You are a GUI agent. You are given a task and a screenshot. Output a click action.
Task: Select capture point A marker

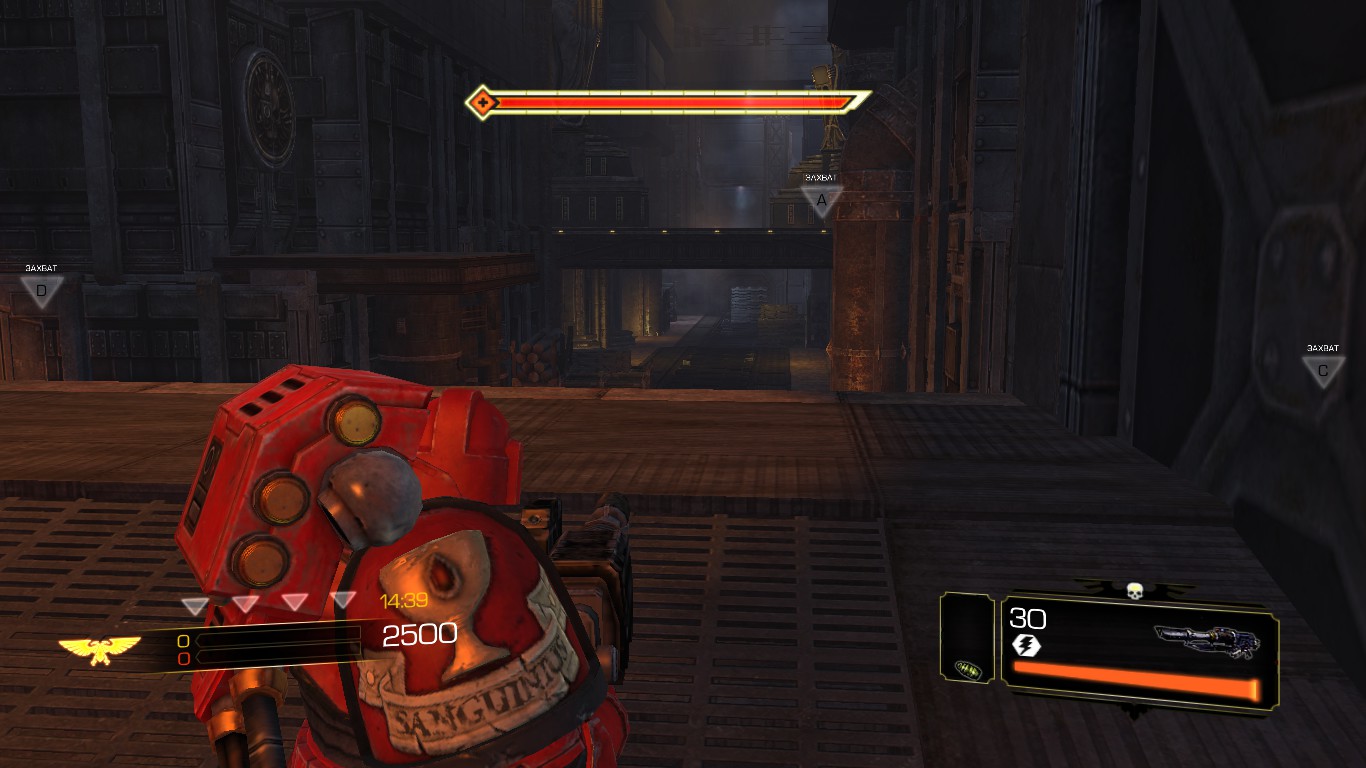(x=822, y=200)
